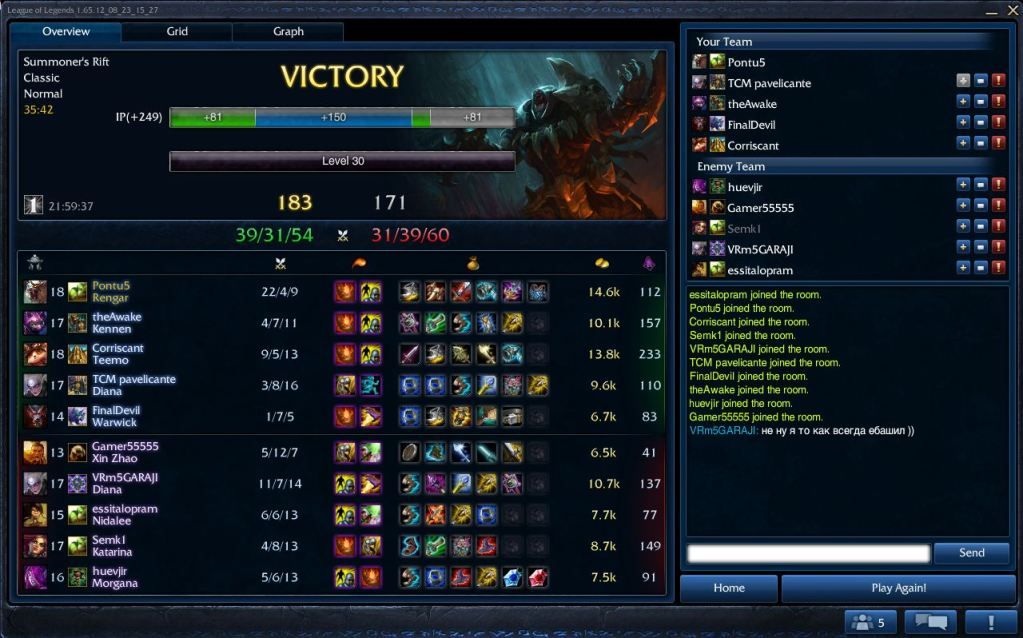Return to Home screen
The width and height of the screenshot is (1023, 638).
tap(728, 588)
